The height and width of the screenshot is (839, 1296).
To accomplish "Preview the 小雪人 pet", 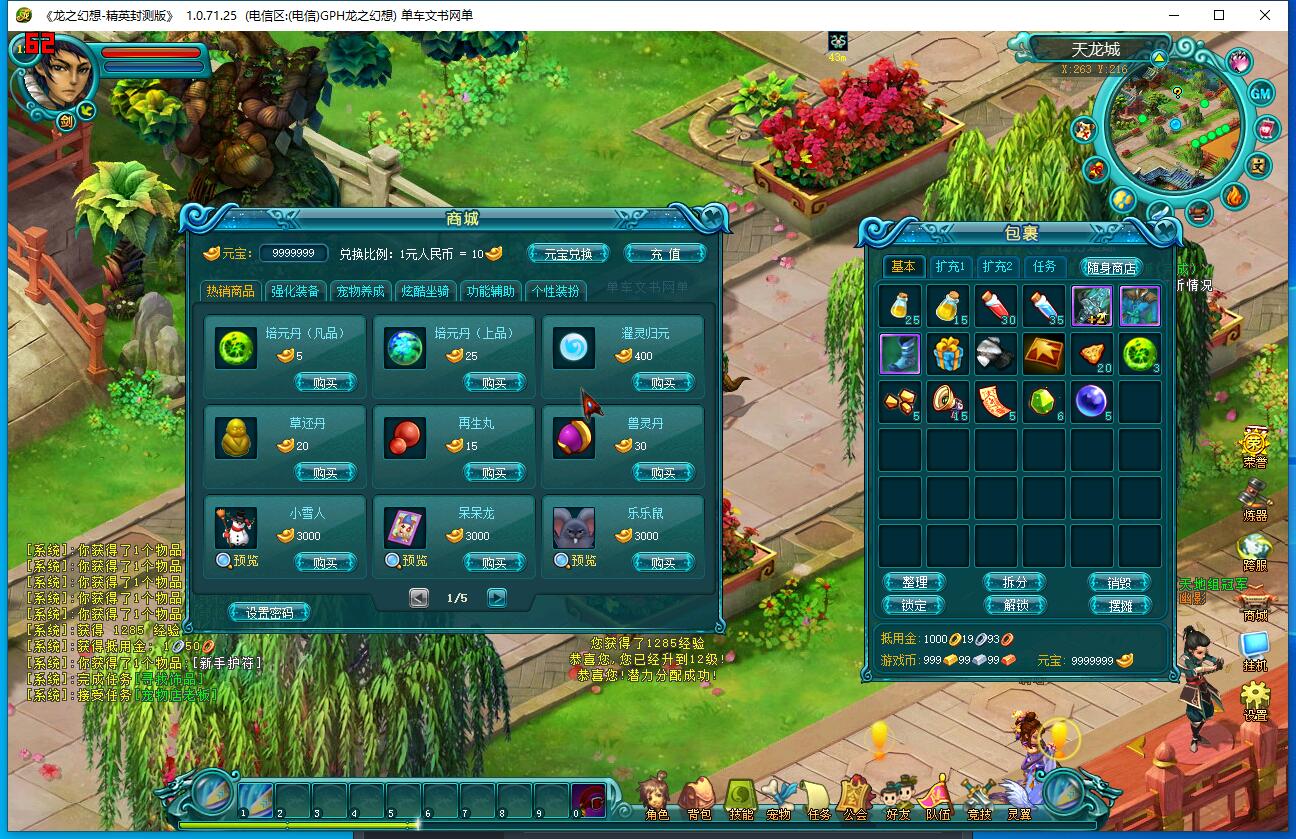I will click(237, 561).
